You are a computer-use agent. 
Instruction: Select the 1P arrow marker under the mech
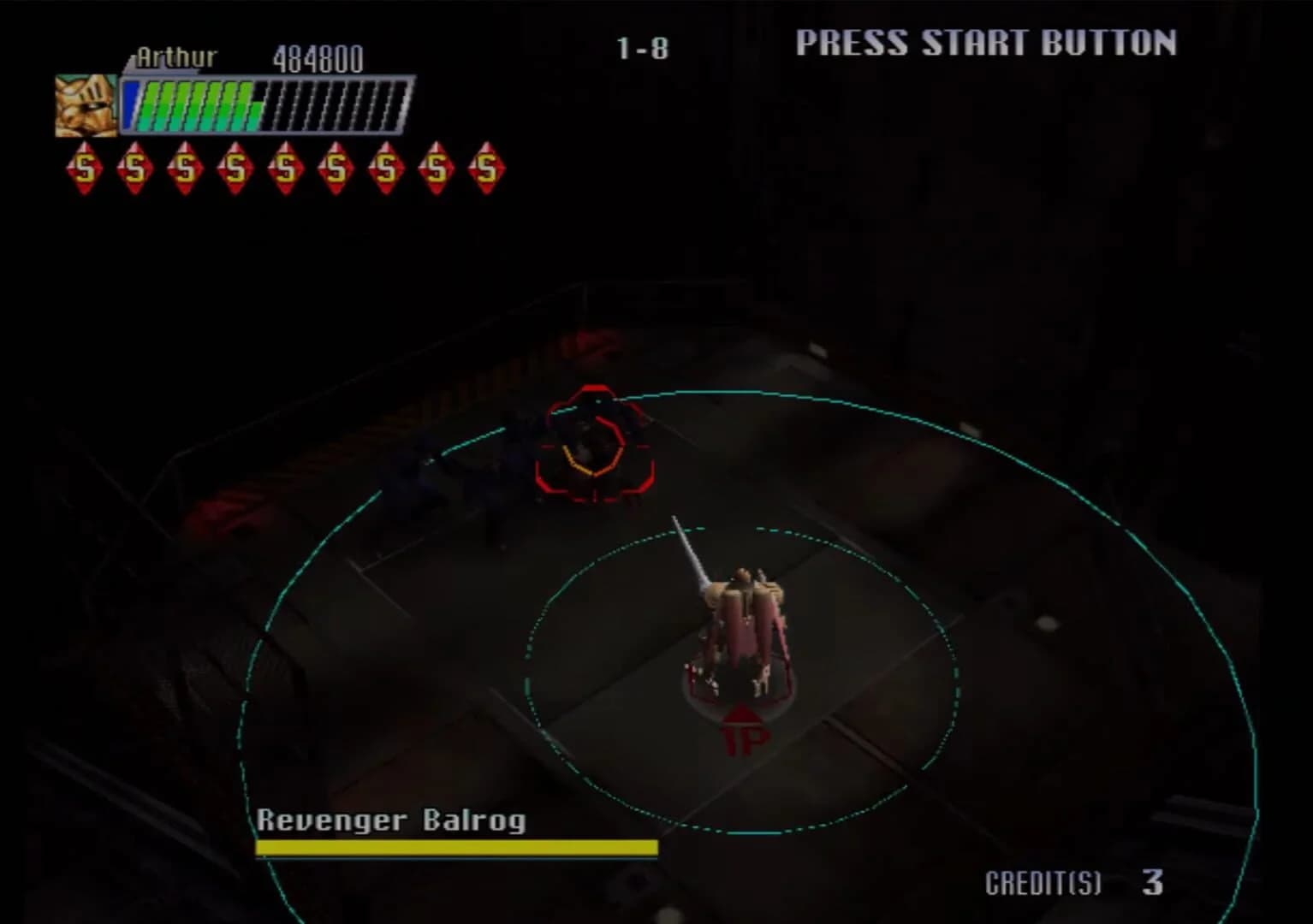pos(742,724)
